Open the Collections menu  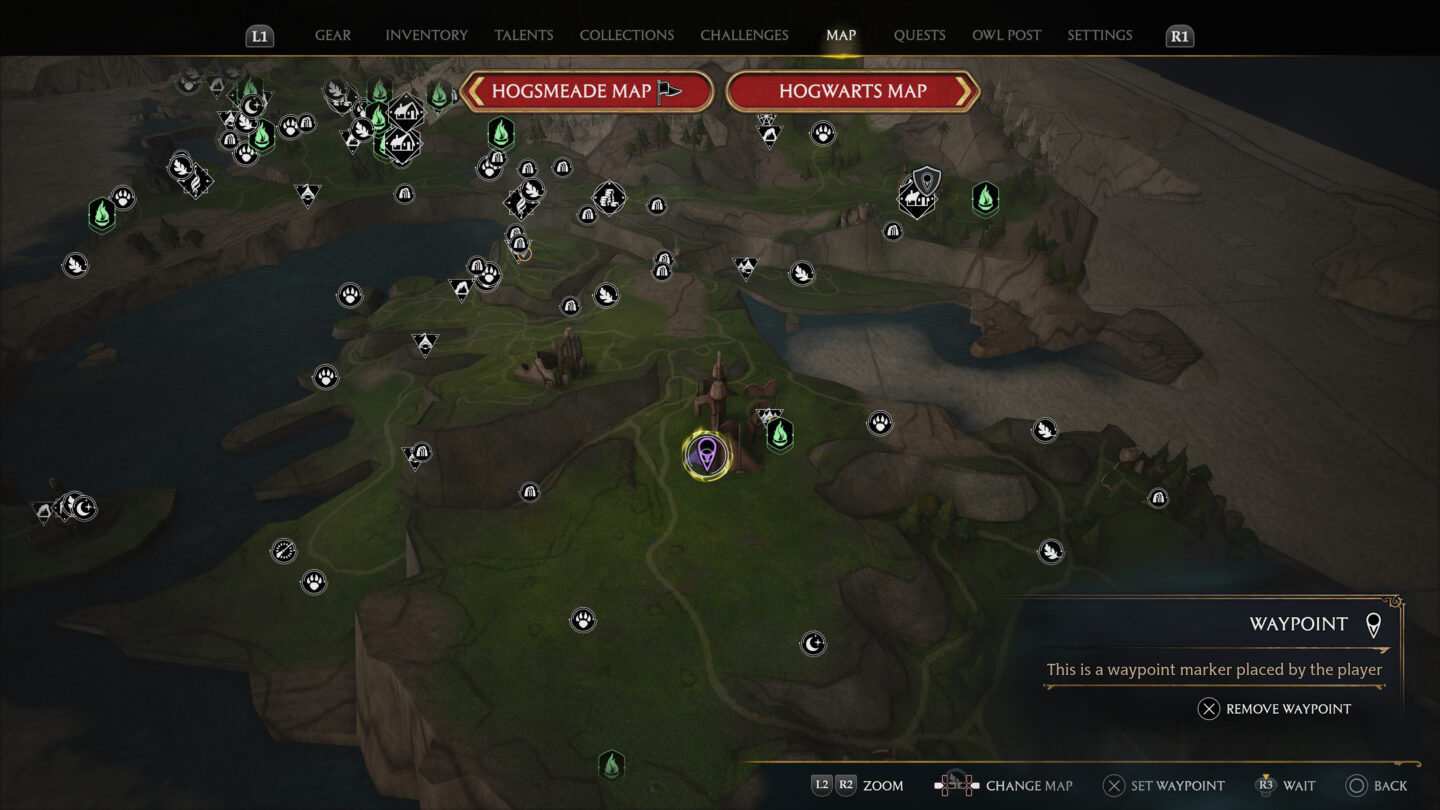[626, 35]
